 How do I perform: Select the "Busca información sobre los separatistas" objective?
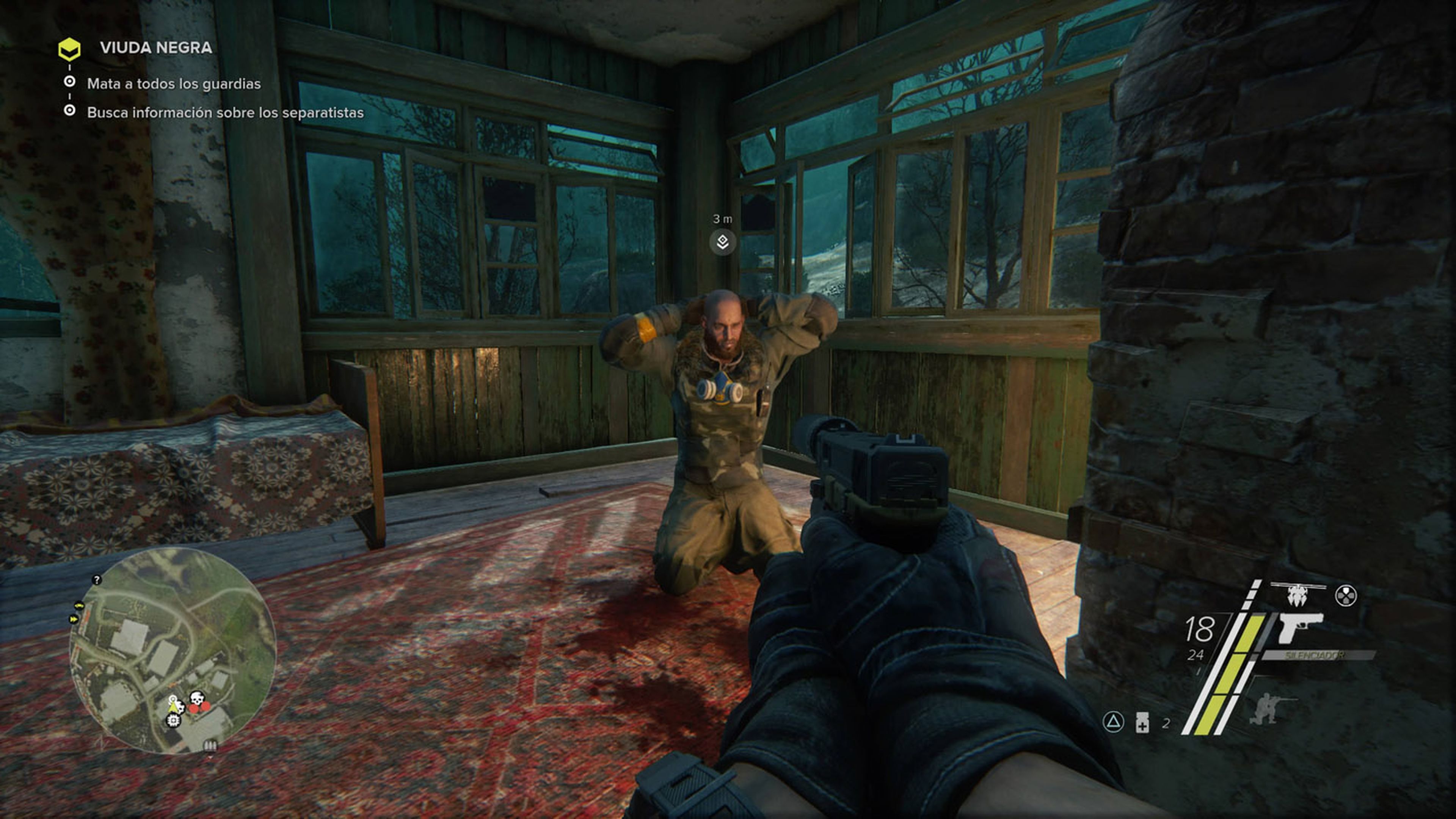coord(225,113)
